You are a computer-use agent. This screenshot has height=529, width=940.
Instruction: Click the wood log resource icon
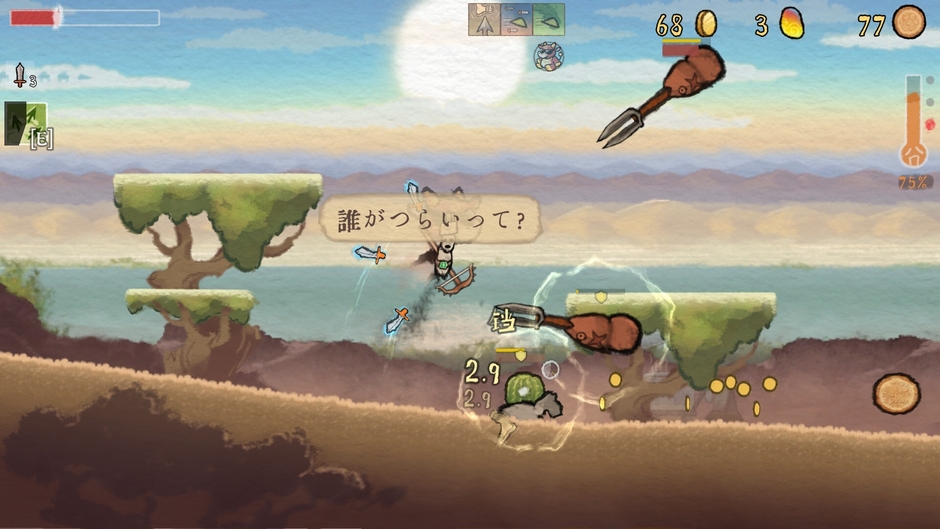tap(908, 22)
